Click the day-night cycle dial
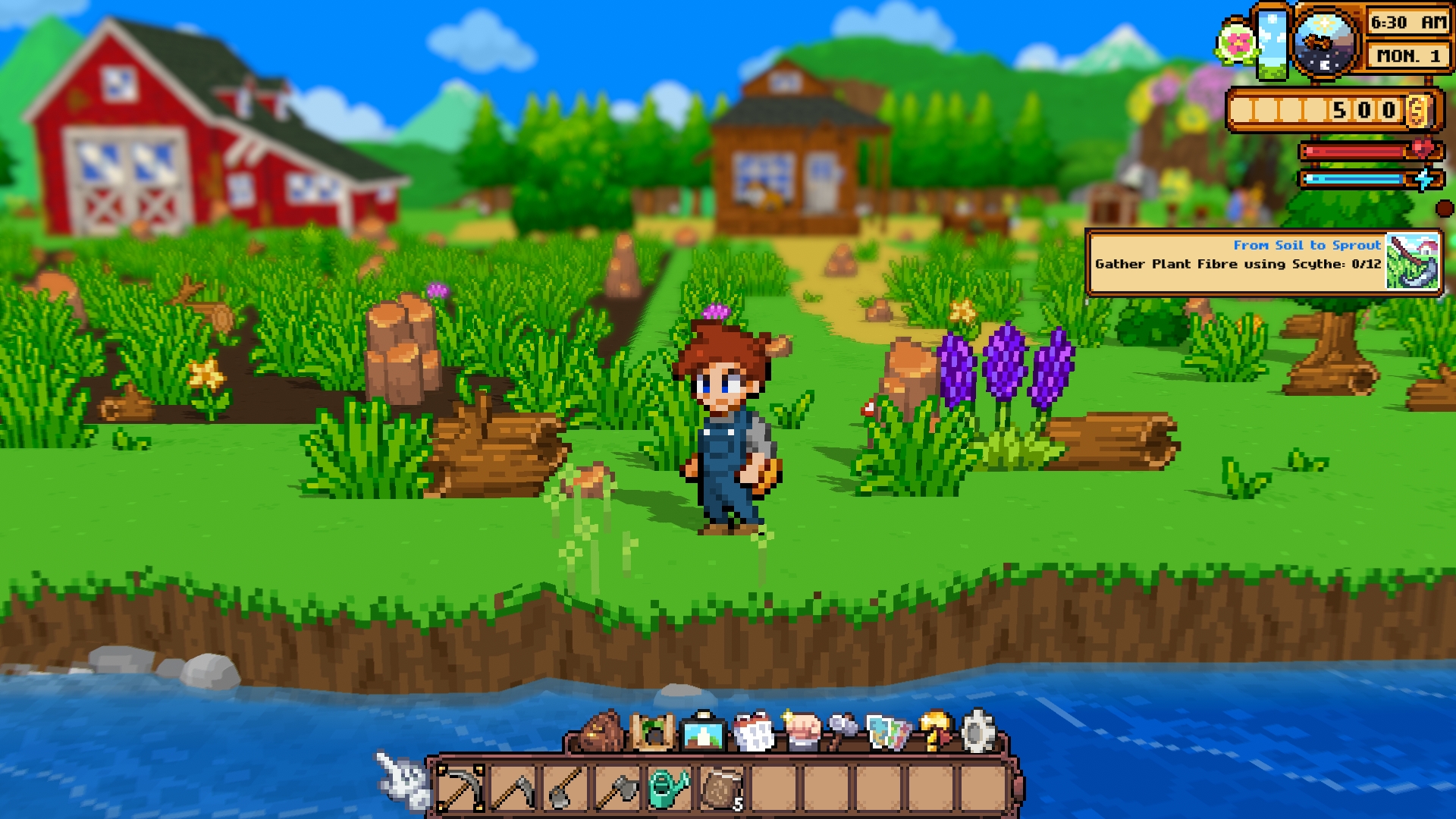 (x=1323, y=42)
